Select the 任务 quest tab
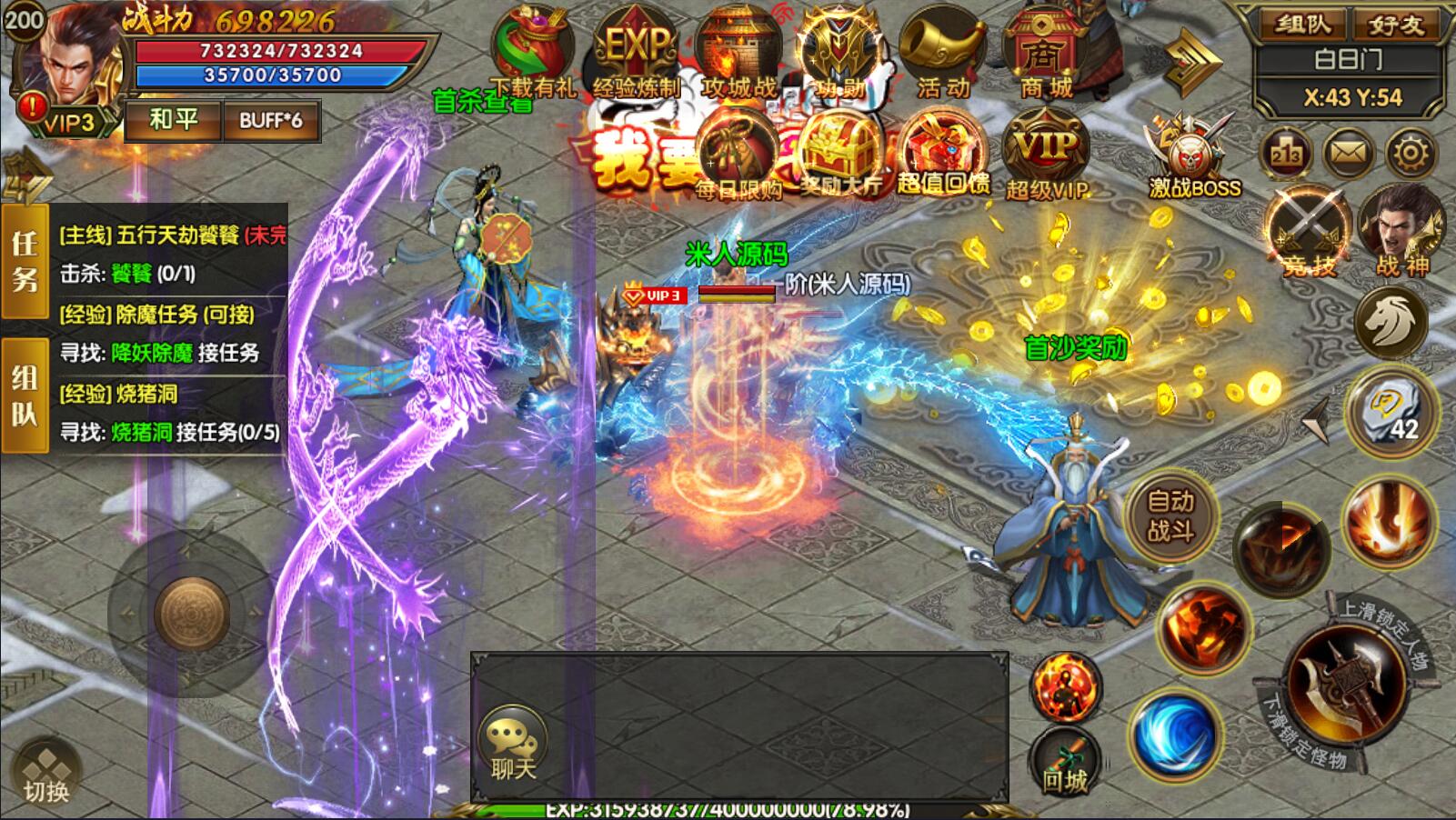This screenshot has height=820, width=1456. pyautogui.click(x=25, y=259)
